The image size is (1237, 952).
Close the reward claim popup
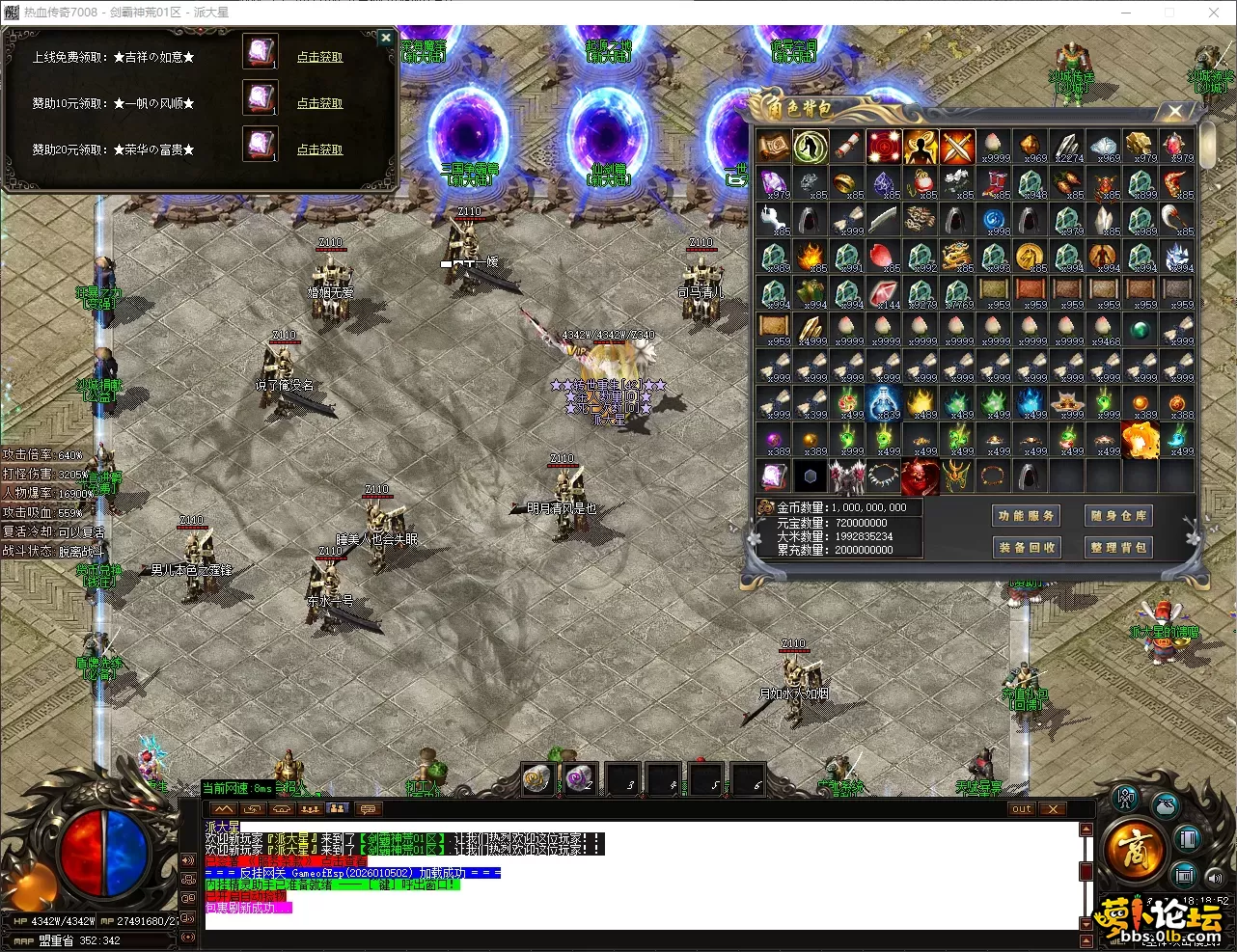point(385,38)
